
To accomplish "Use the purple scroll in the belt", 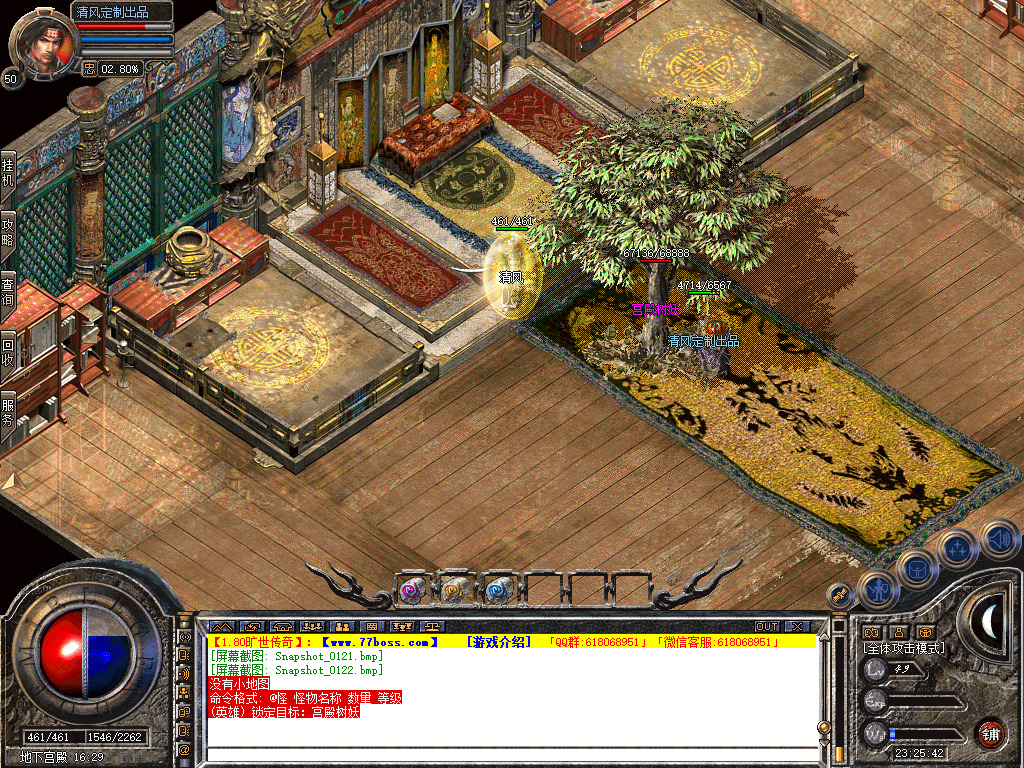I will click(413, 590).
